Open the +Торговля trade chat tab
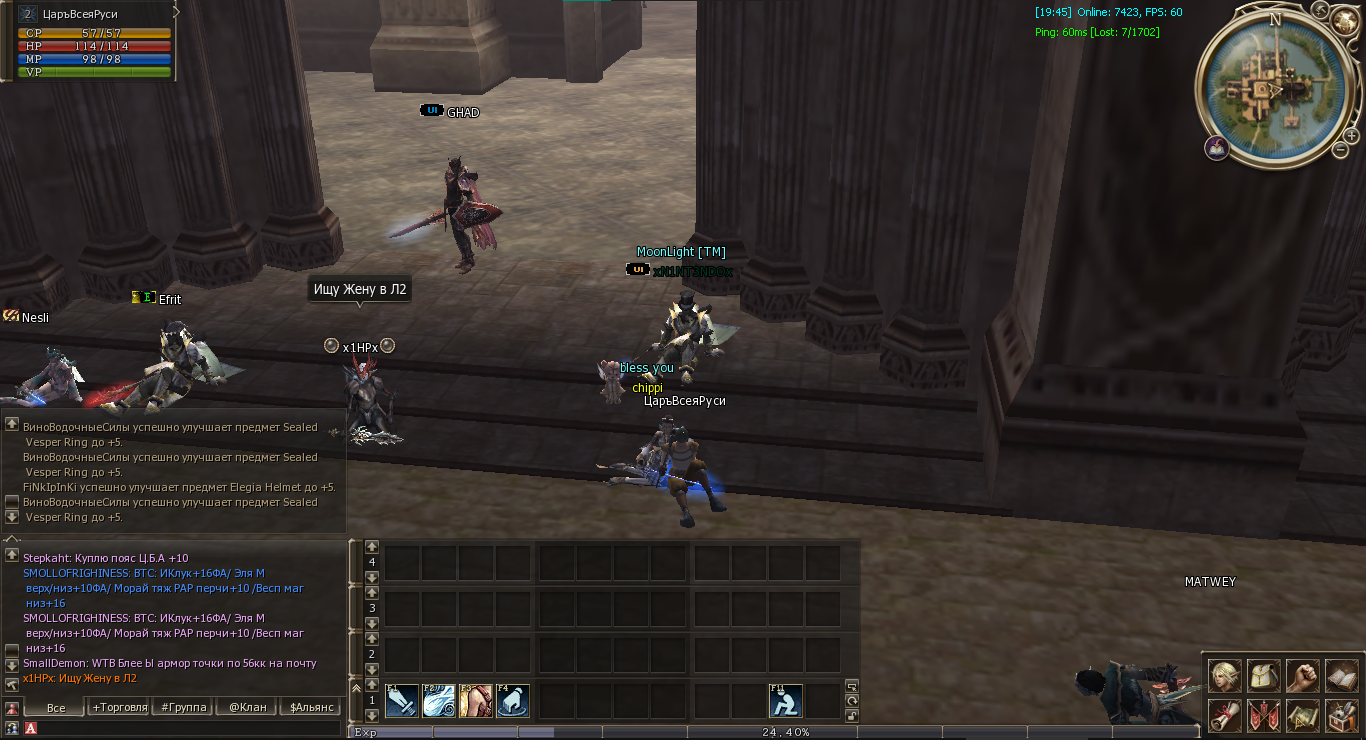Image resolution: width=1366 pixels, height=740 pixels. coord(119,707)
